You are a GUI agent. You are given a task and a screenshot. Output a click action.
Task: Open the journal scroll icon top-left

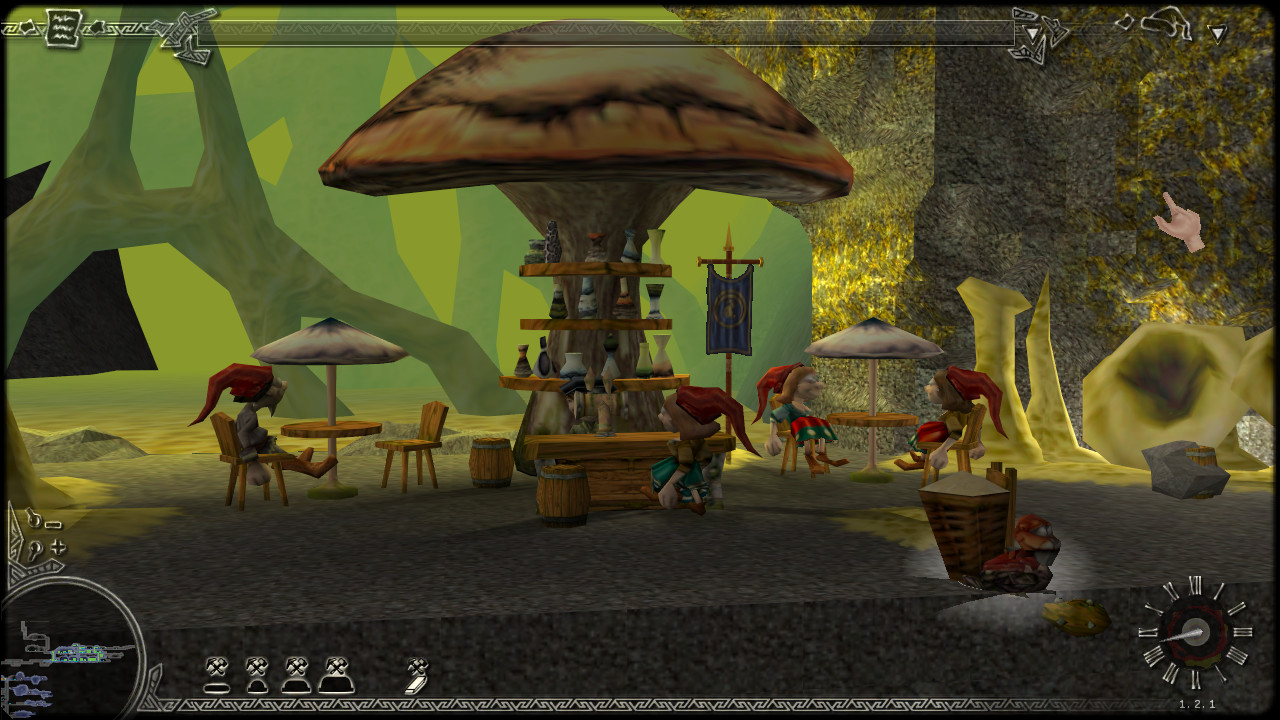[62, 28]
